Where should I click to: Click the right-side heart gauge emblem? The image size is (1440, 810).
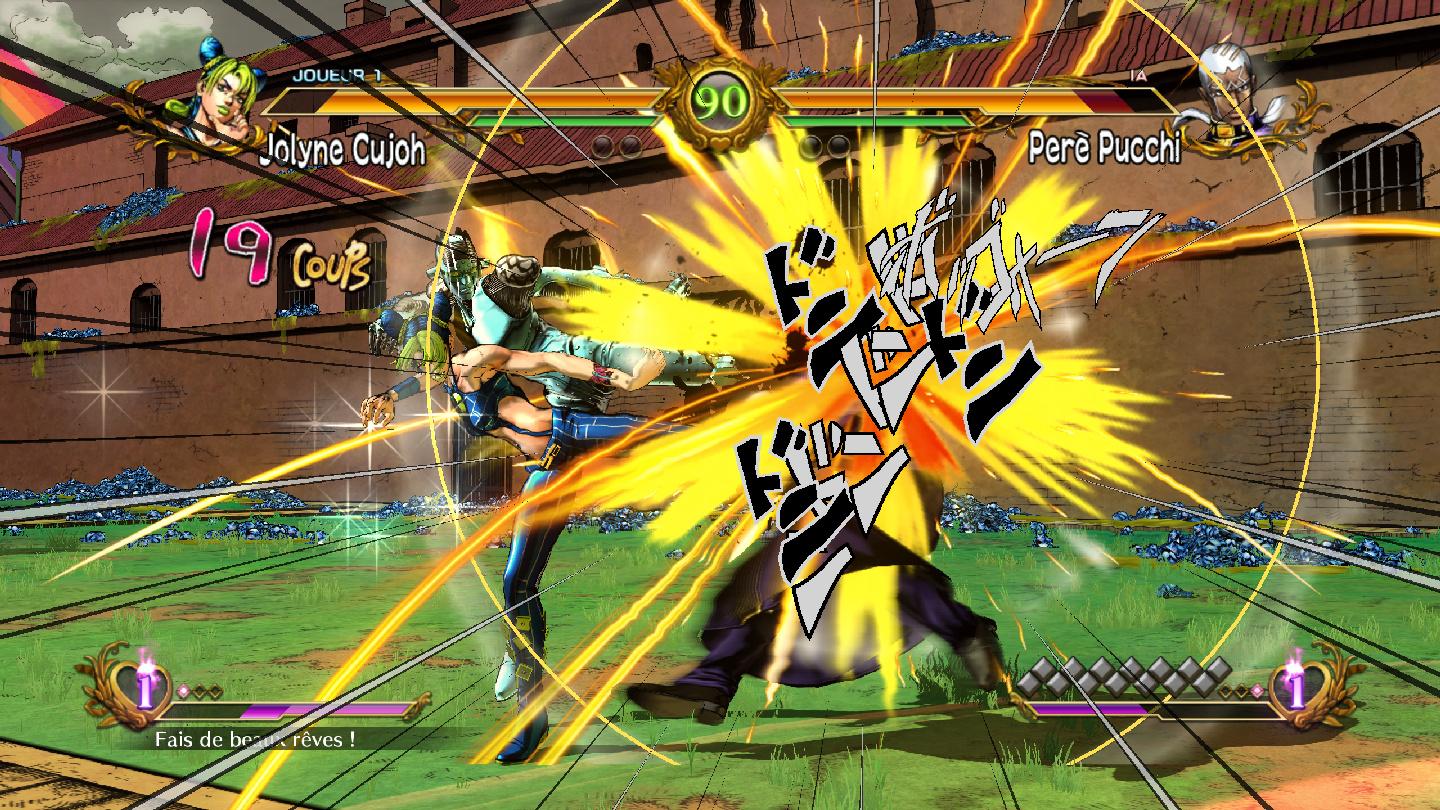[1300, 690]
